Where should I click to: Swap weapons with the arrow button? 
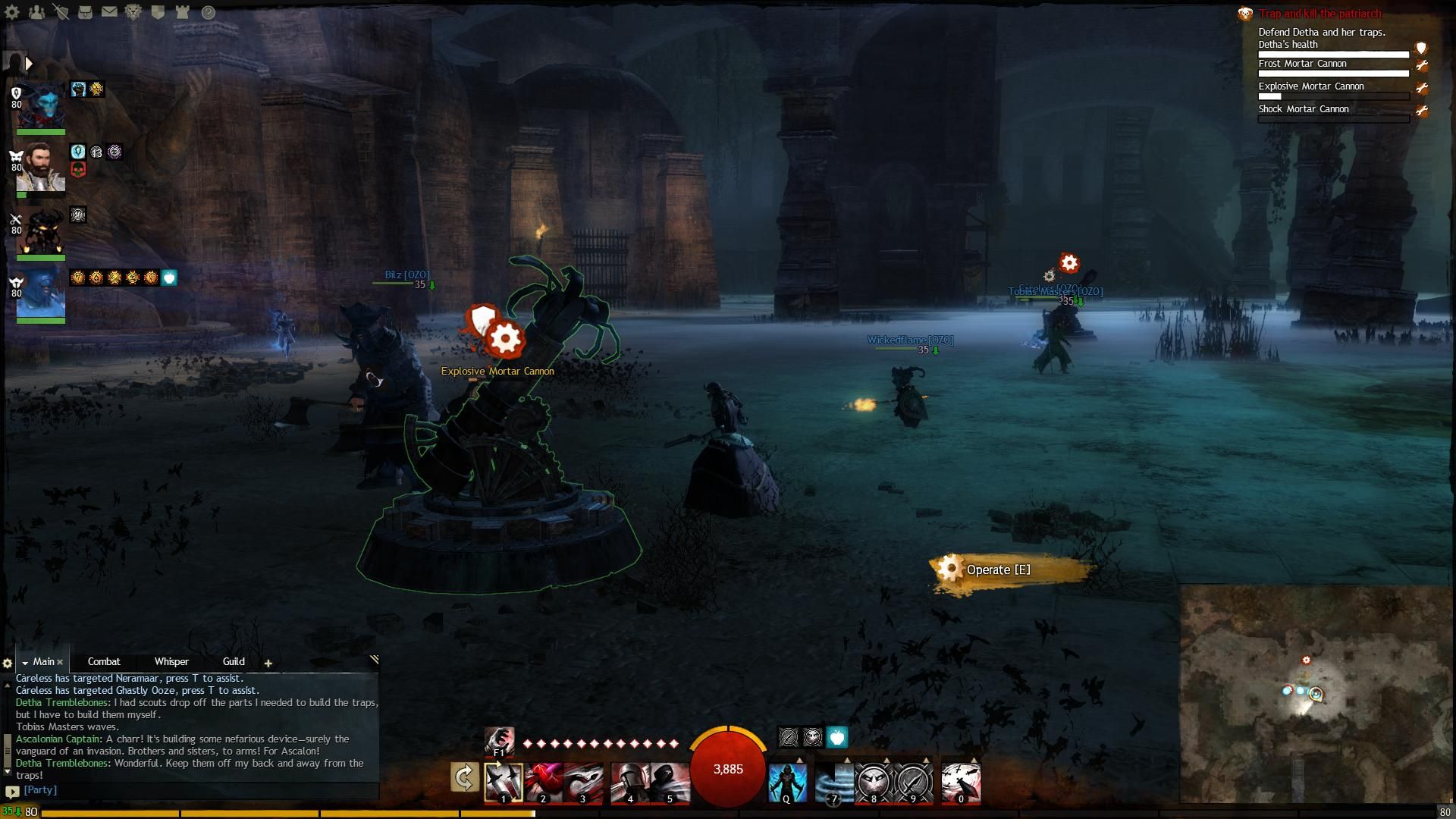point(464,778)
